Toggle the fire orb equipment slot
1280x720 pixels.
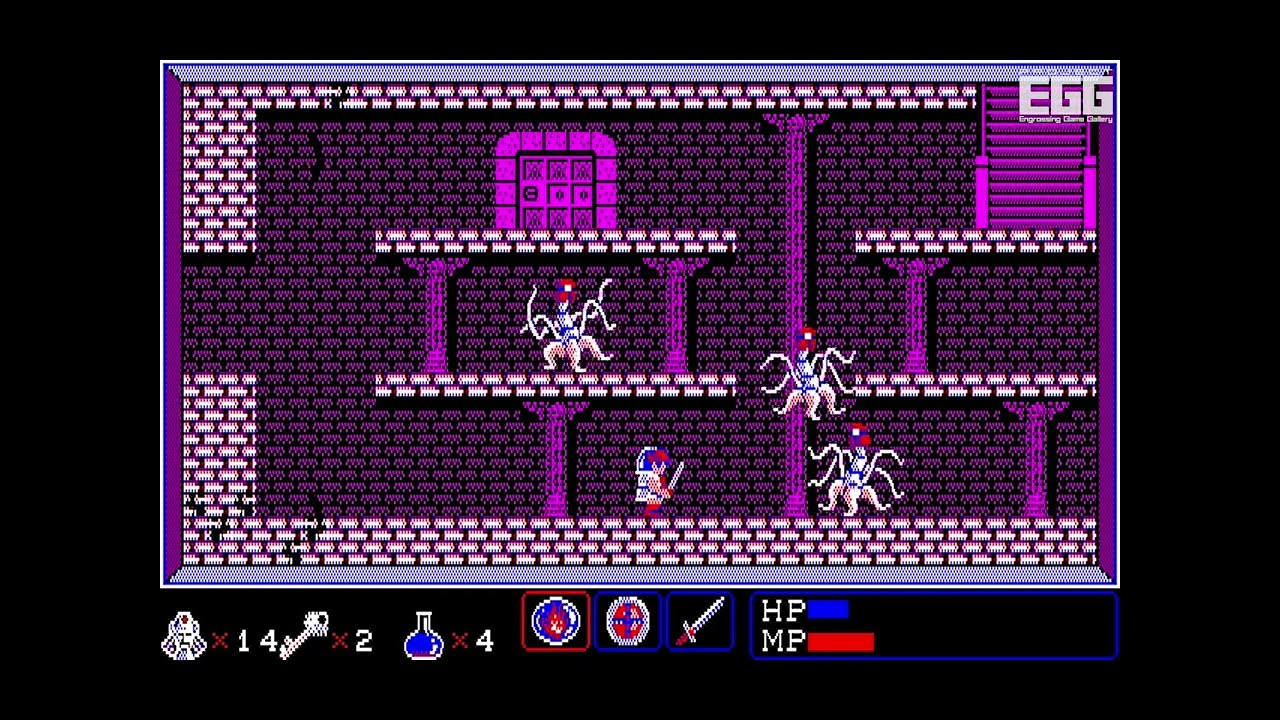coord(556,621)
